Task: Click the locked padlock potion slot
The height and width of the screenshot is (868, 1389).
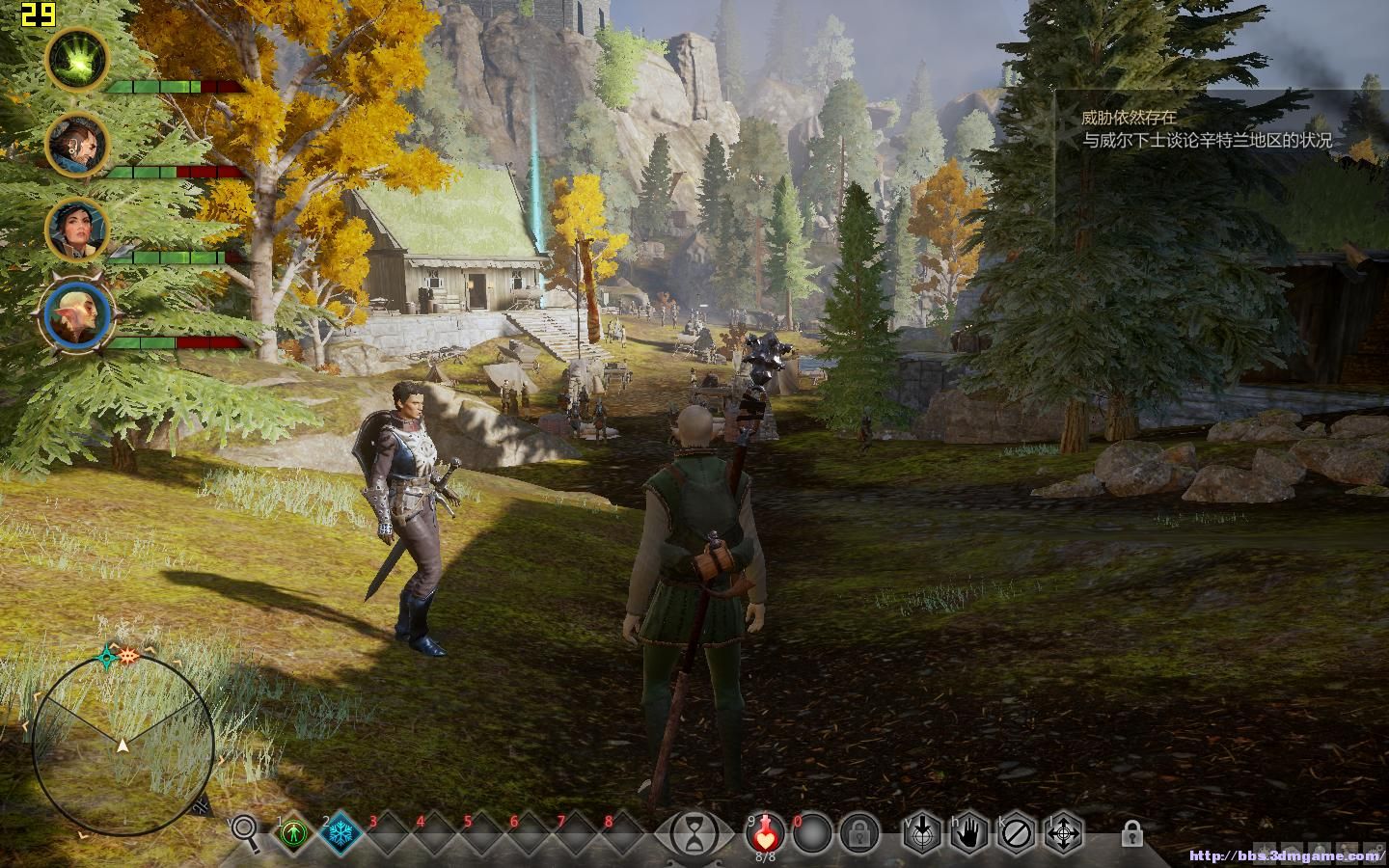Action: click(x=858, y=832)
